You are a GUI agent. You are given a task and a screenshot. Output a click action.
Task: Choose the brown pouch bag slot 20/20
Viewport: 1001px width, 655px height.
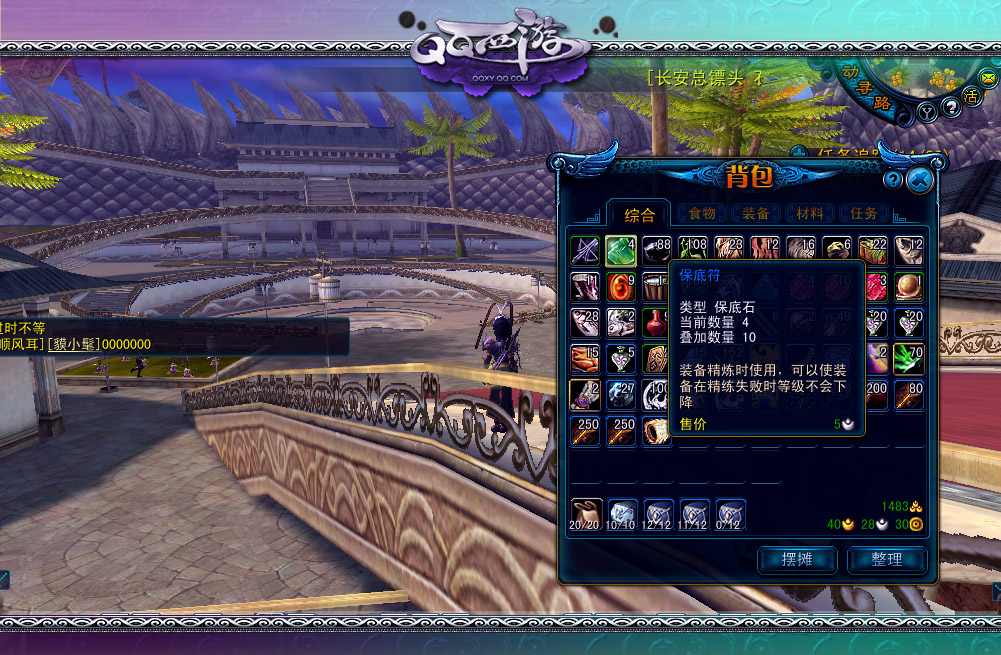[x=586, y=514]
